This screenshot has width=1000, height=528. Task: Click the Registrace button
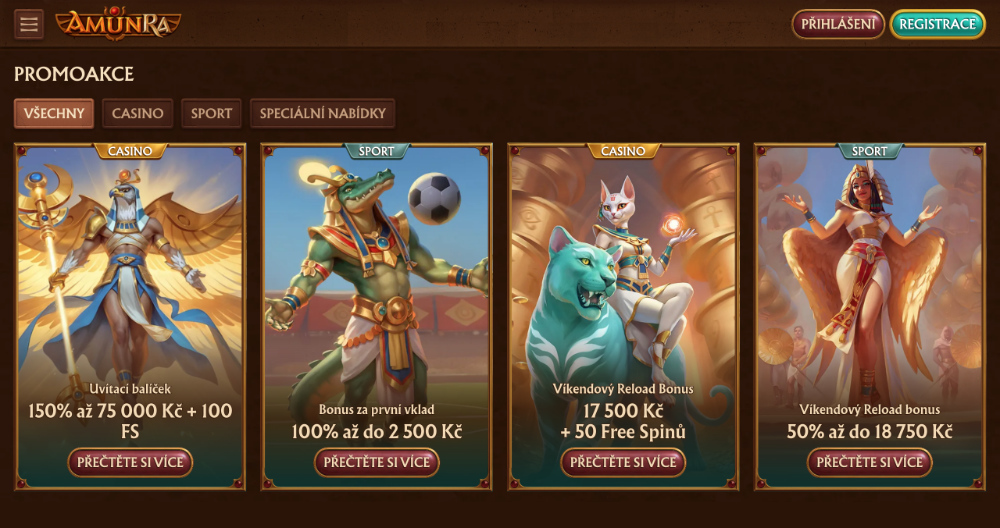point(937,24)
